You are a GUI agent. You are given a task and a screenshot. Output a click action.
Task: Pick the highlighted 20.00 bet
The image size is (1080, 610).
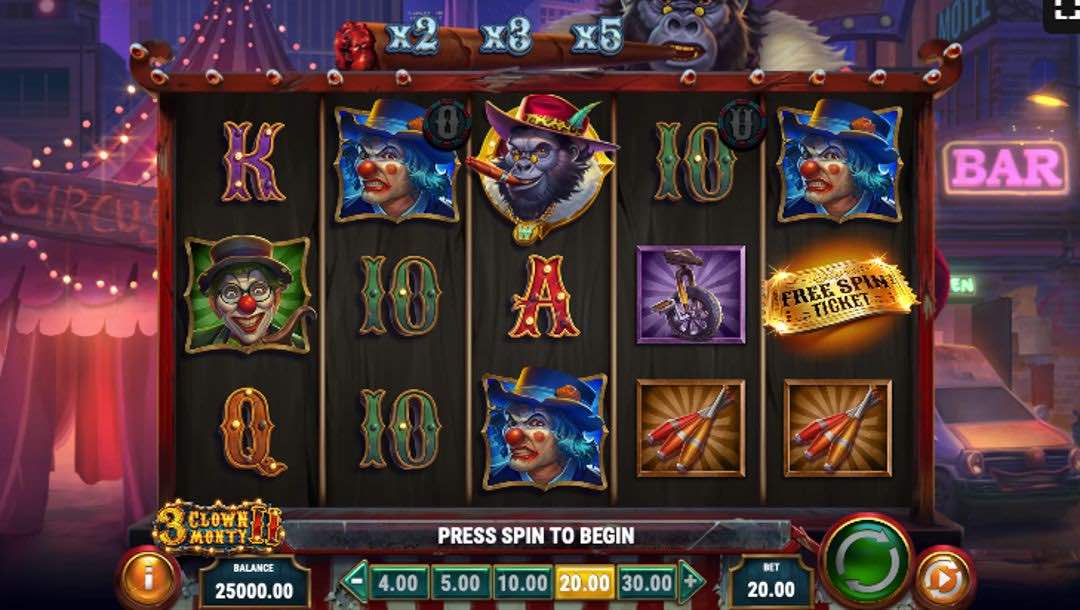click(x=584, y=582)
